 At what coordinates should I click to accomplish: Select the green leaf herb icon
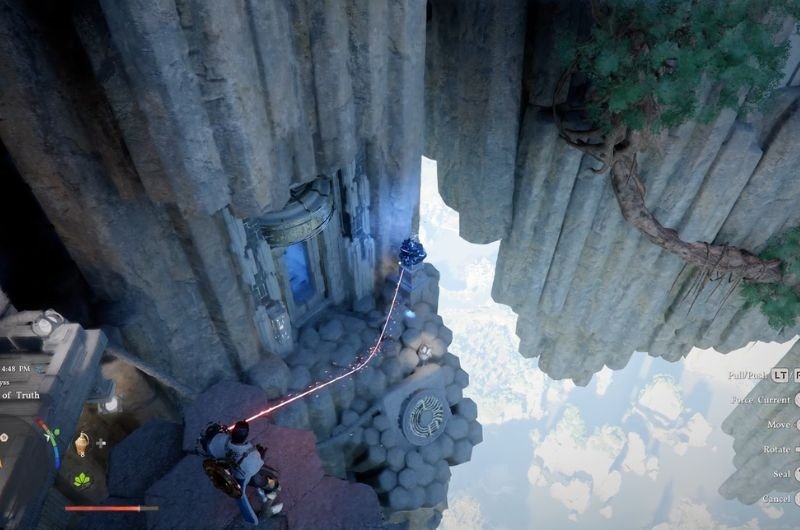[x=81, y=479]
